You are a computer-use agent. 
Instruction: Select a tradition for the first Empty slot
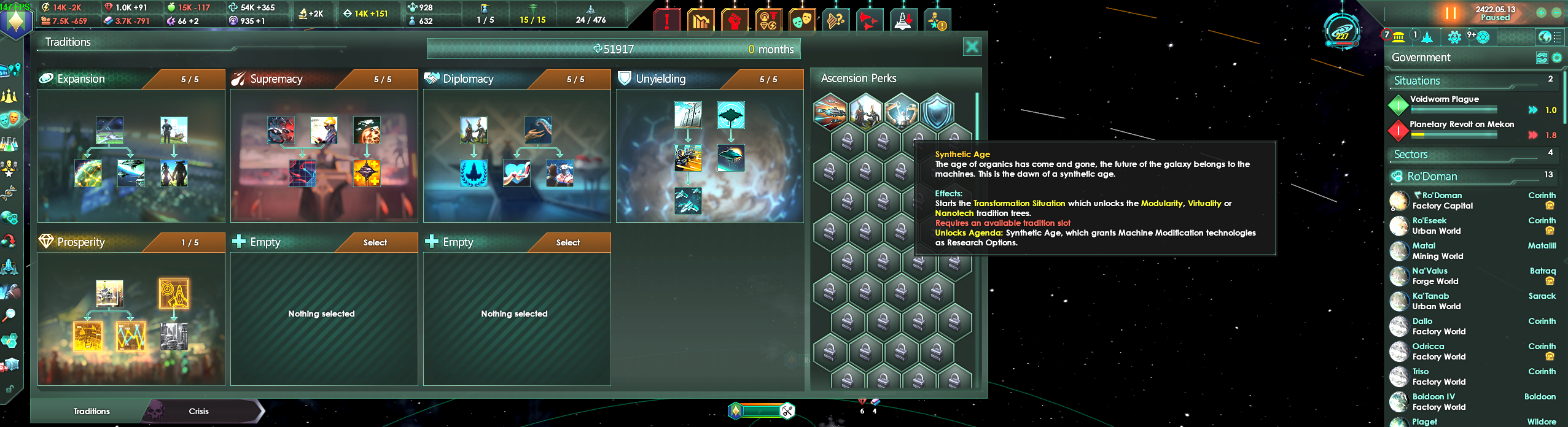375,242
